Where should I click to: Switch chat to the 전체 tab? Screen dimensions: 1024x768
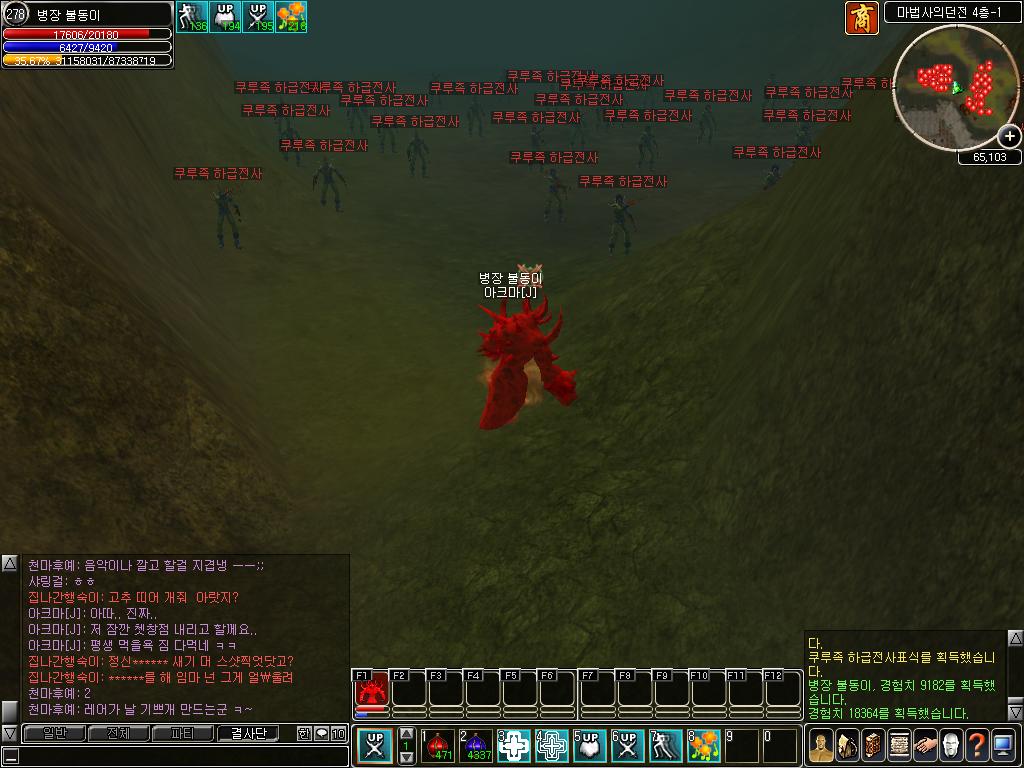click(x=118, y=733)
